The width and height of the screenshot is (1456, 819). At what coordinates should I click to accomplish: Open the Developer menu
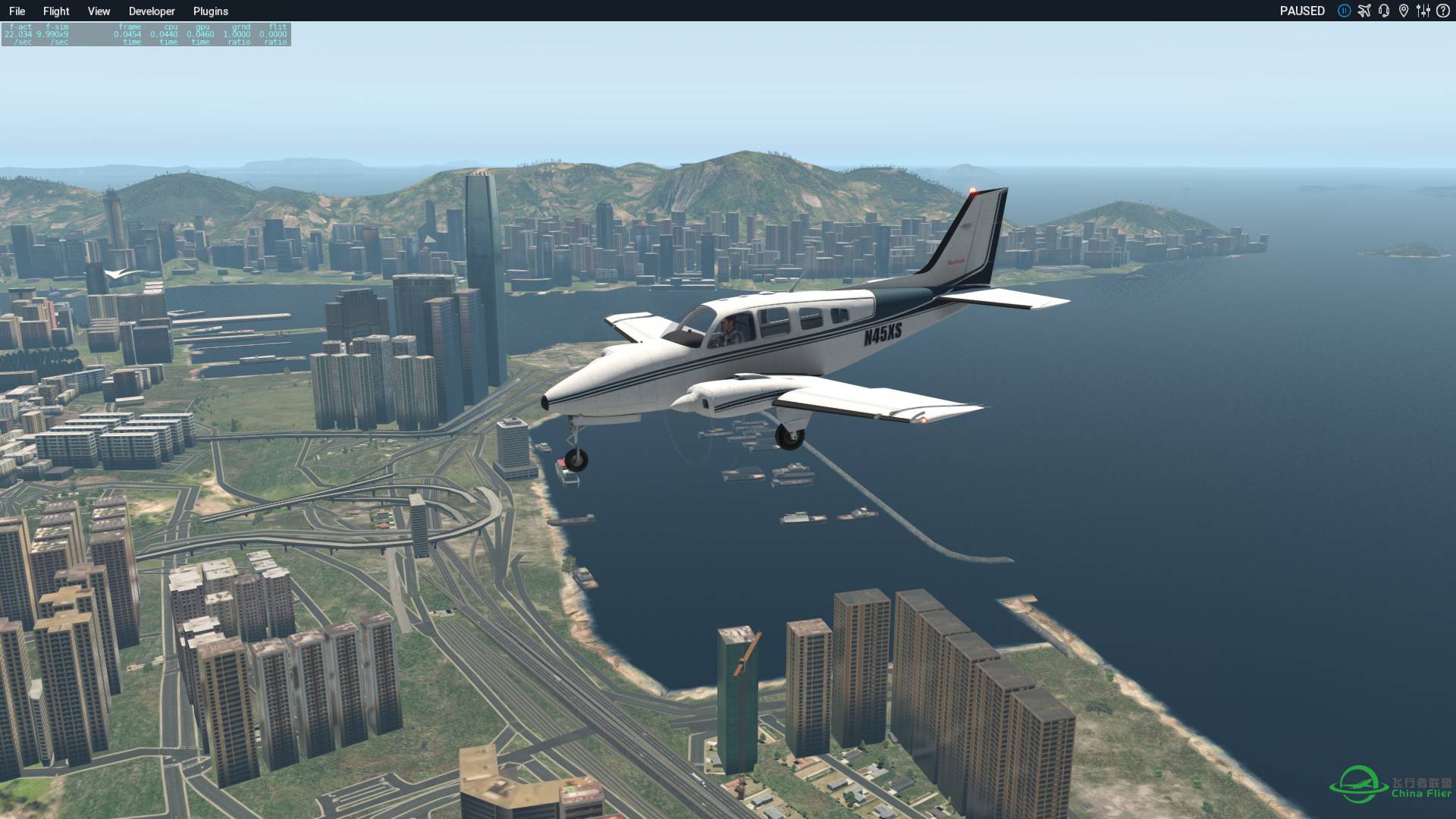click(152, 11)
